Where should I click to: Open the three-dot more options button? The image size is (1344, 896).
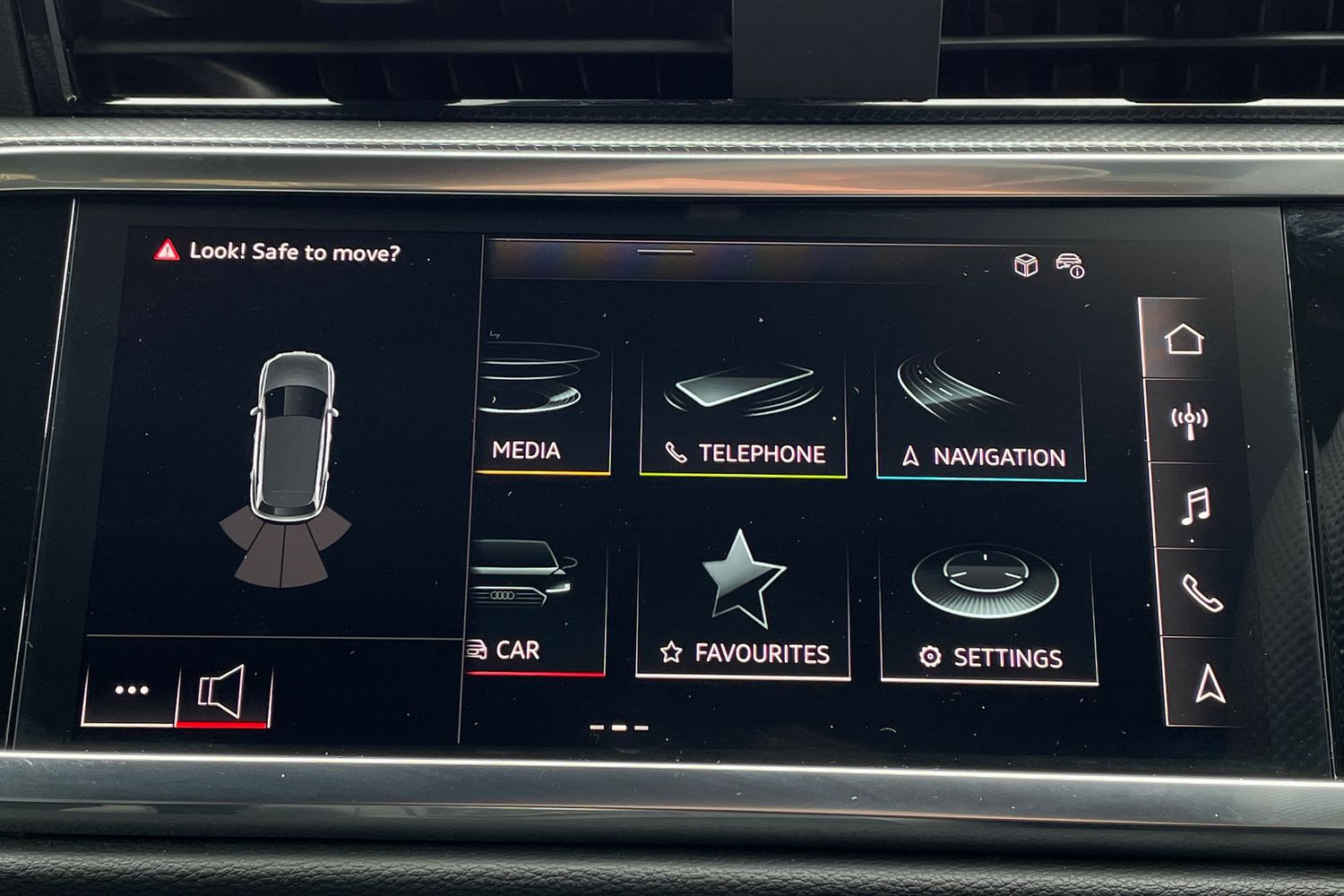point(132,691)
